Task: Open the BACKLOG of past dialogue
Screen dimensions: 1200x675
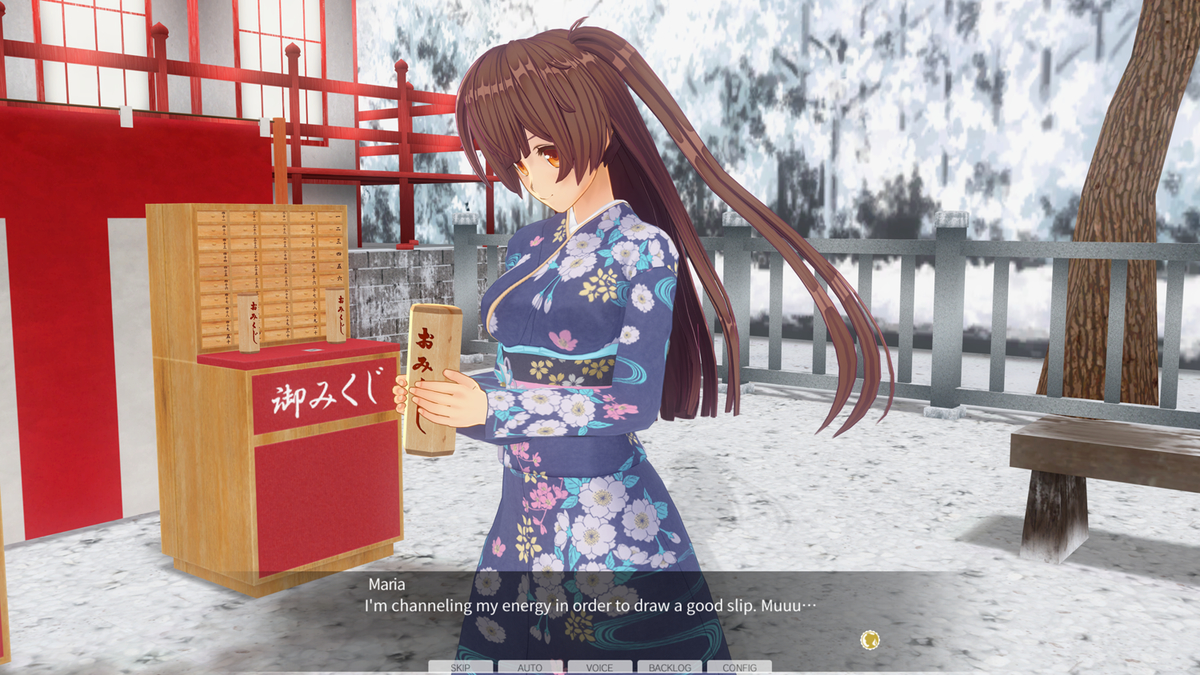Action: pos(669,667)
